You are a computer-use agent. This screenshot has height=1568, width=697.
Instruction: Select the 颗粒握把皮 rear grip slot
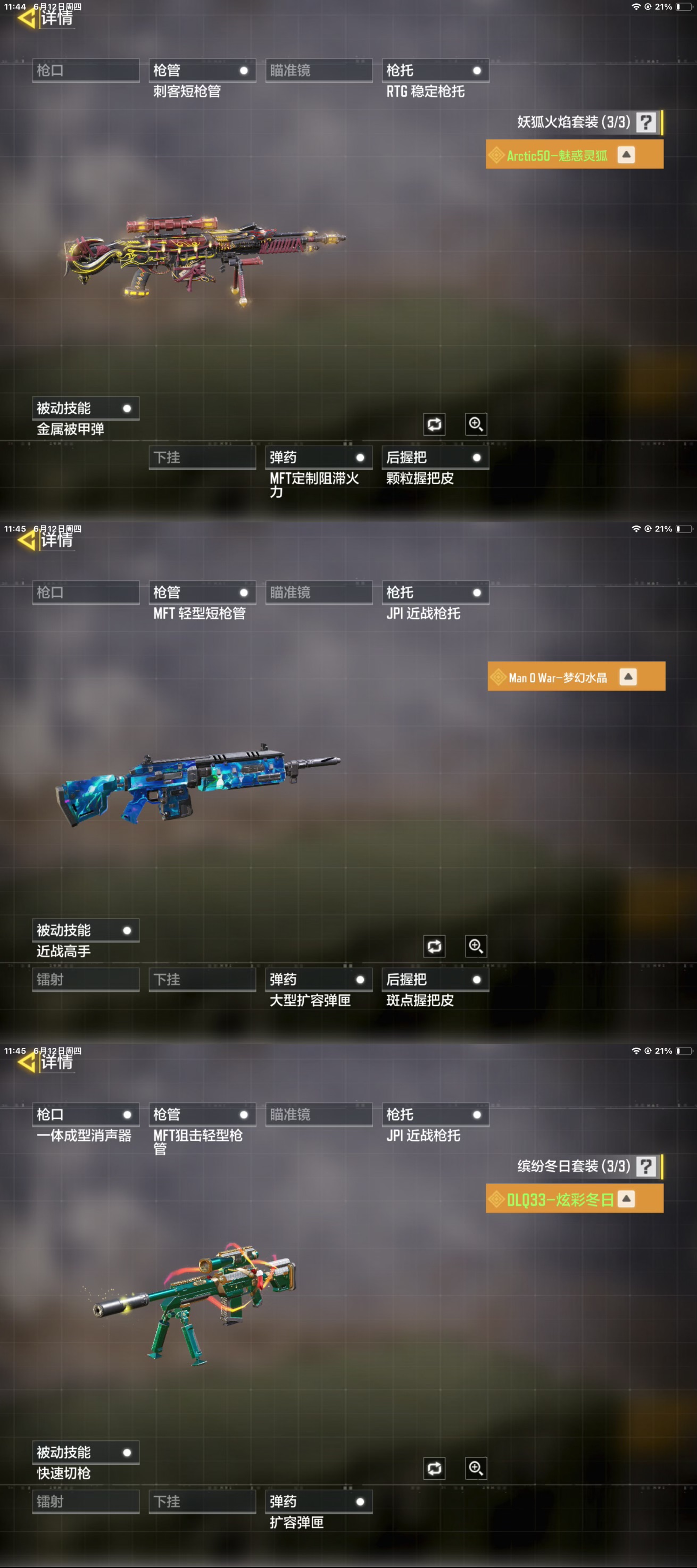[x=435, y=458]
